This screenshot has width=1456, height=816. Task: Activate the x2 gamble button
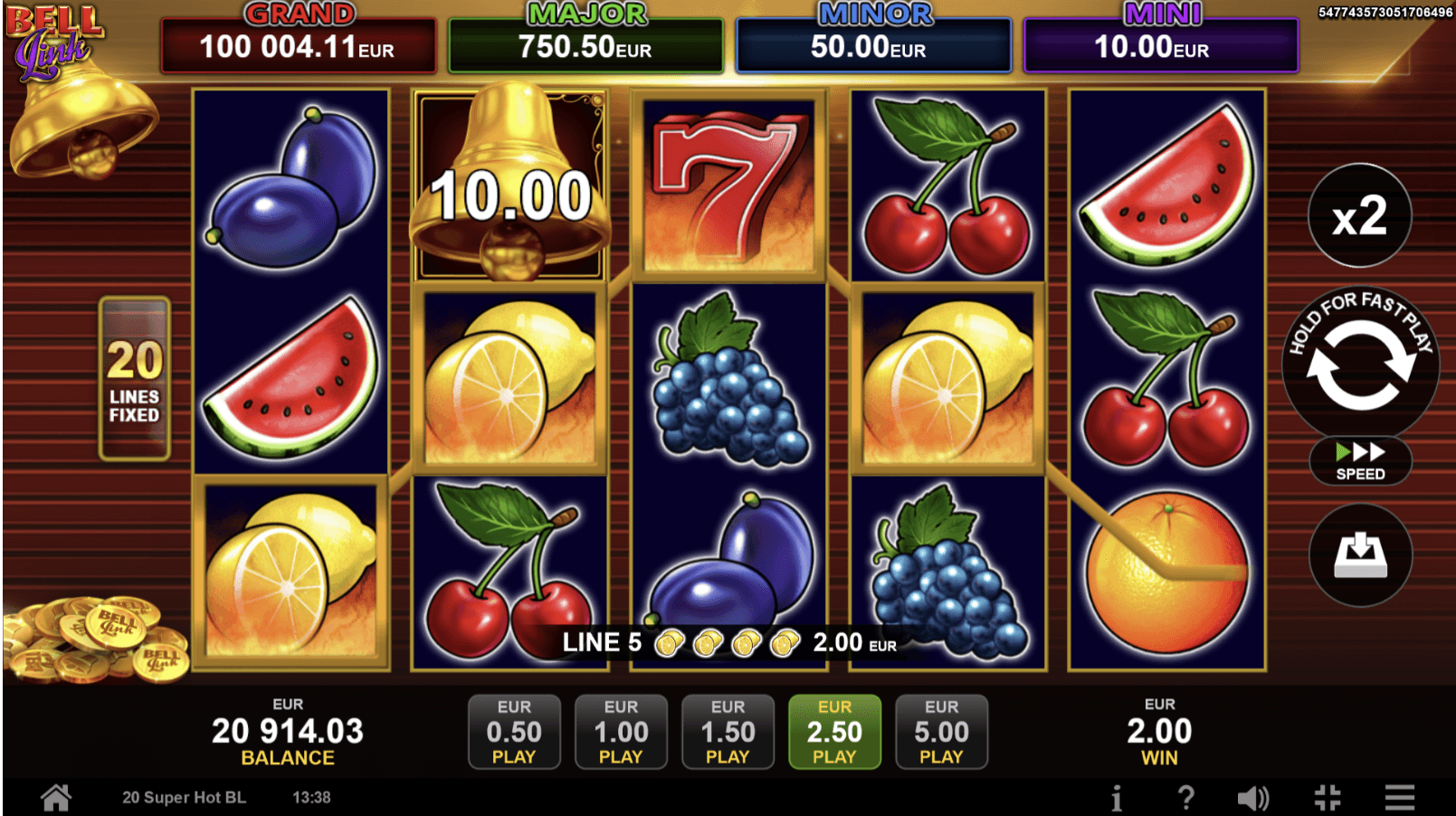tap(1359, 216)
